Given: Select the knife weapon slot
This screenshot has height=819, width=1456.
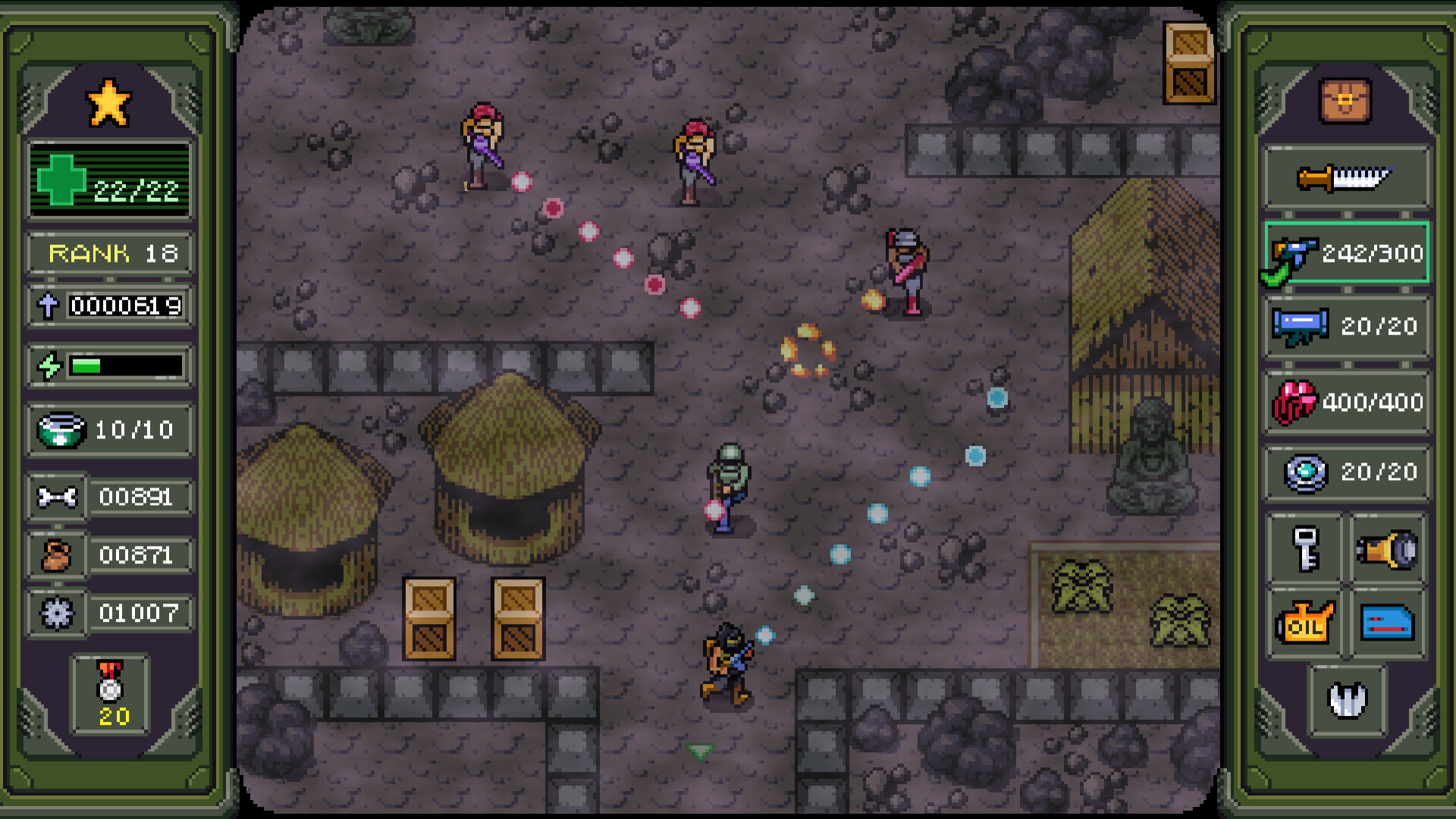Looking at the screenshot, I should point(1347,177).
